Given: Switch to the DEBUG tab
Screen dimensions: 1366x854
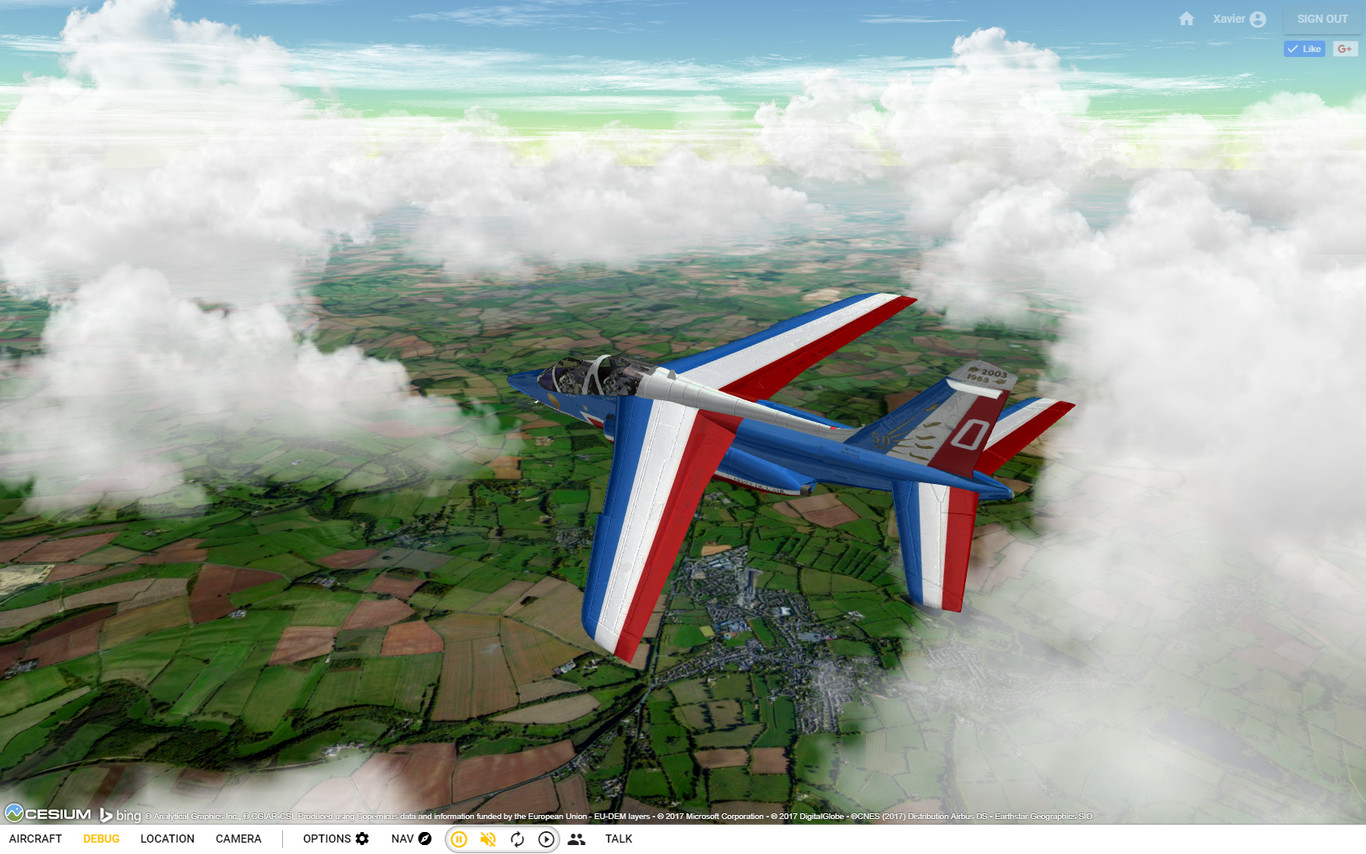Looking at the screenshot, I should [100, 839].
